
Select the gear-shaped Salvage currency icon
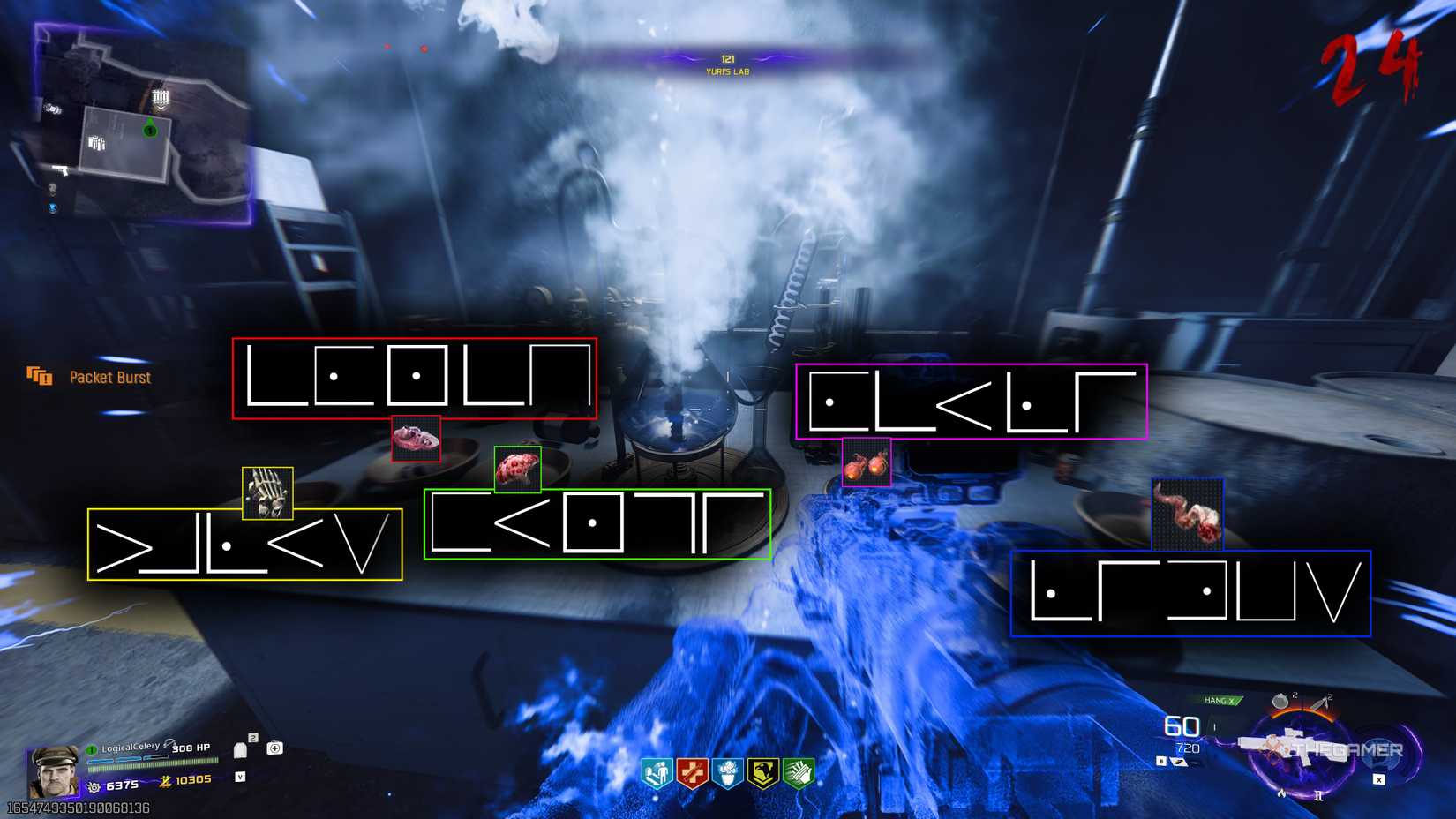point(95,785)
